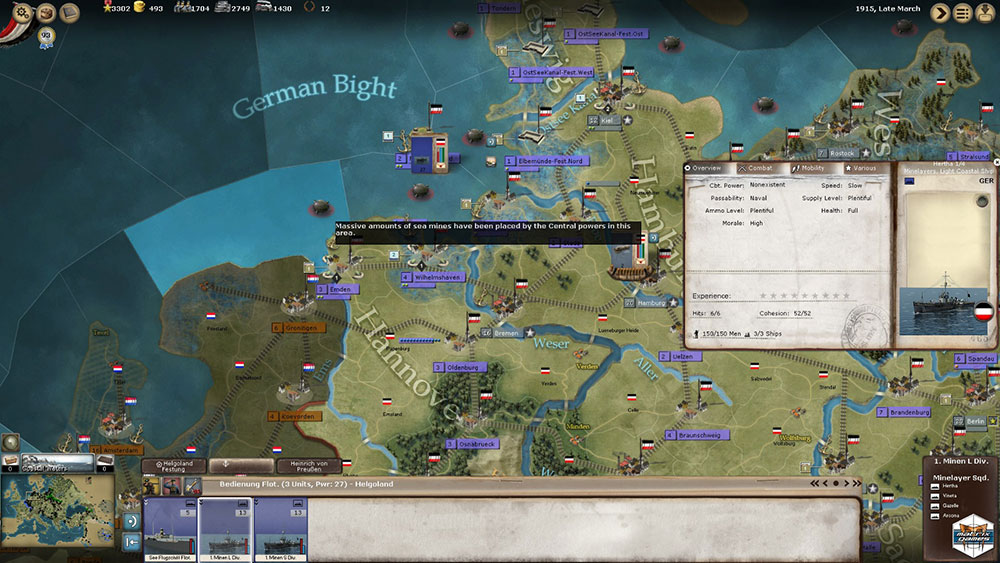Switch to the Combat tab
The image size is (1000, 563).
(x=759, y=168)
